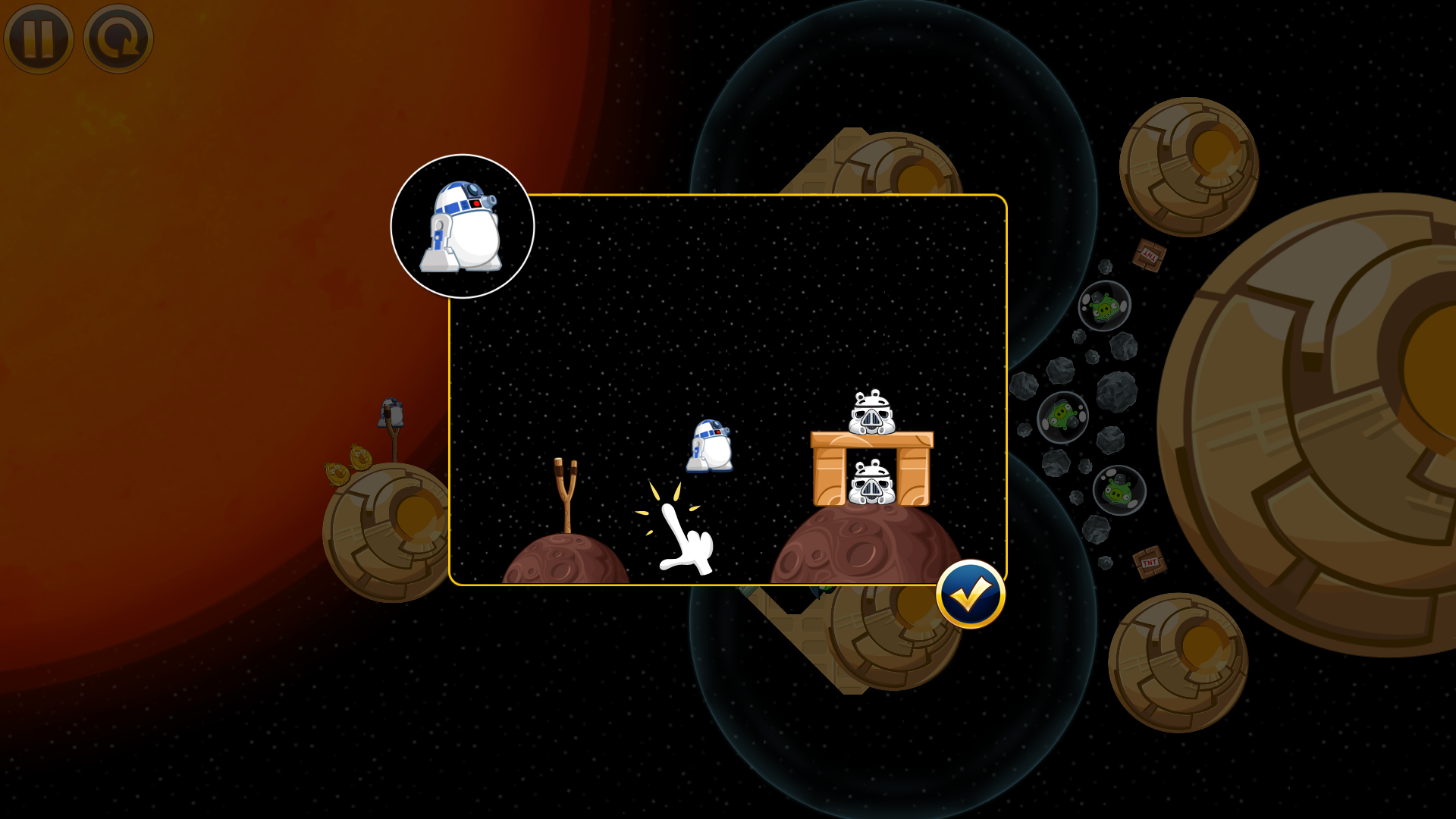Pause the game

(39, 39)
